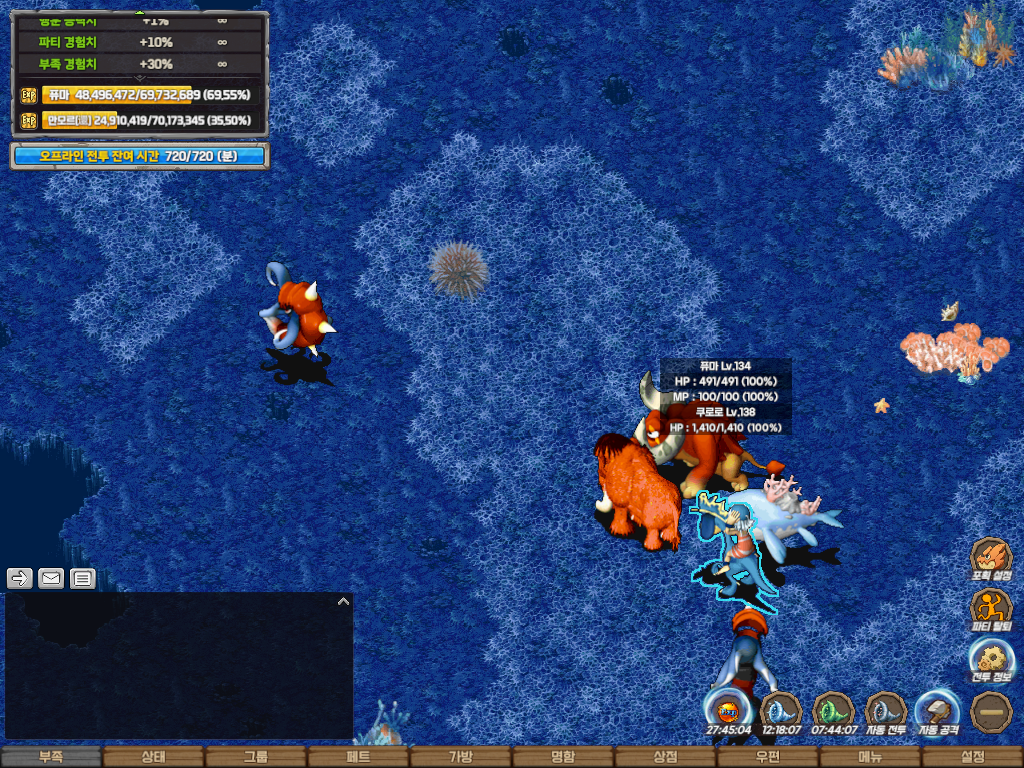Open the 우편 mail menu
Image resolution: width=1024 pixels, height=768 pixels.
point(767,757)
